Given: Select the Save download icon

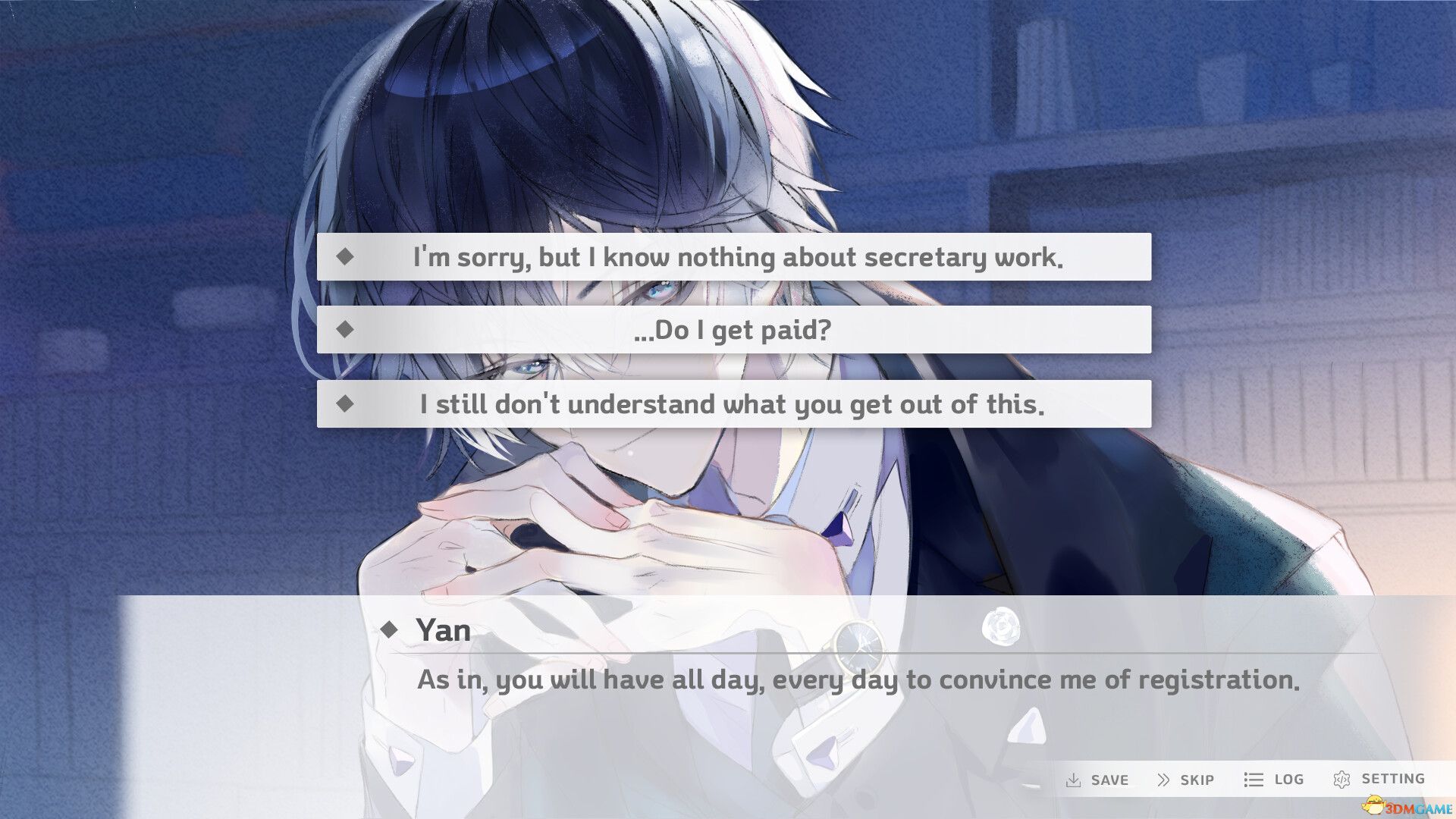Looking at the screenshot, I should [1076, 779].
